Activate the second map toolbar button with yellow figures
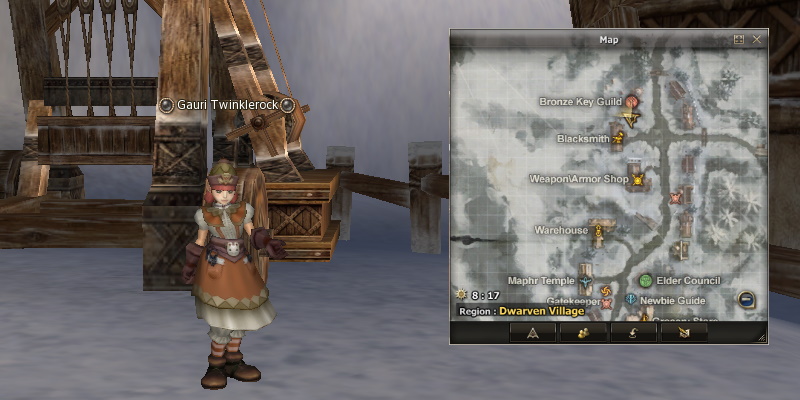Viewport: 800px width, 400px height. coord(584,333)
